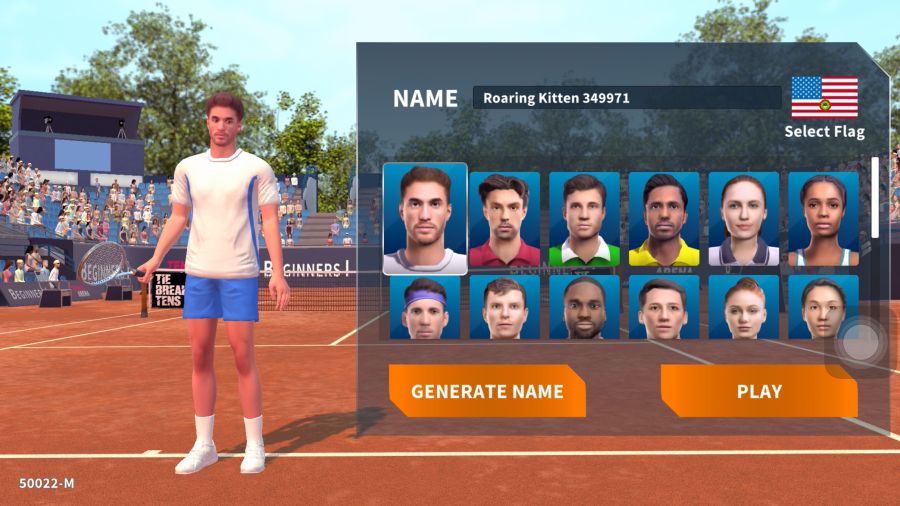This screenshot has width=900, height=506.
Task: Pick the player with green and white collar
Action: tap(585, 219)
